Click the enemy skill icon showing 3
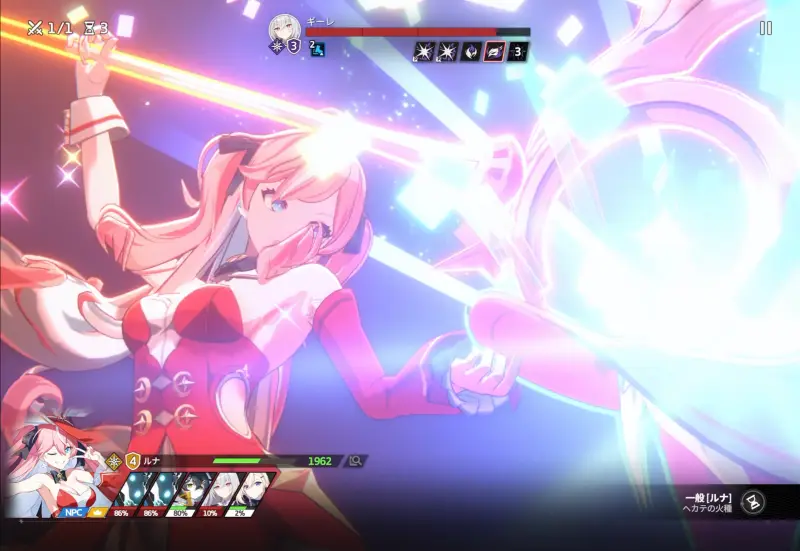Viewport: 800px width, 551px height. [518, 50]
